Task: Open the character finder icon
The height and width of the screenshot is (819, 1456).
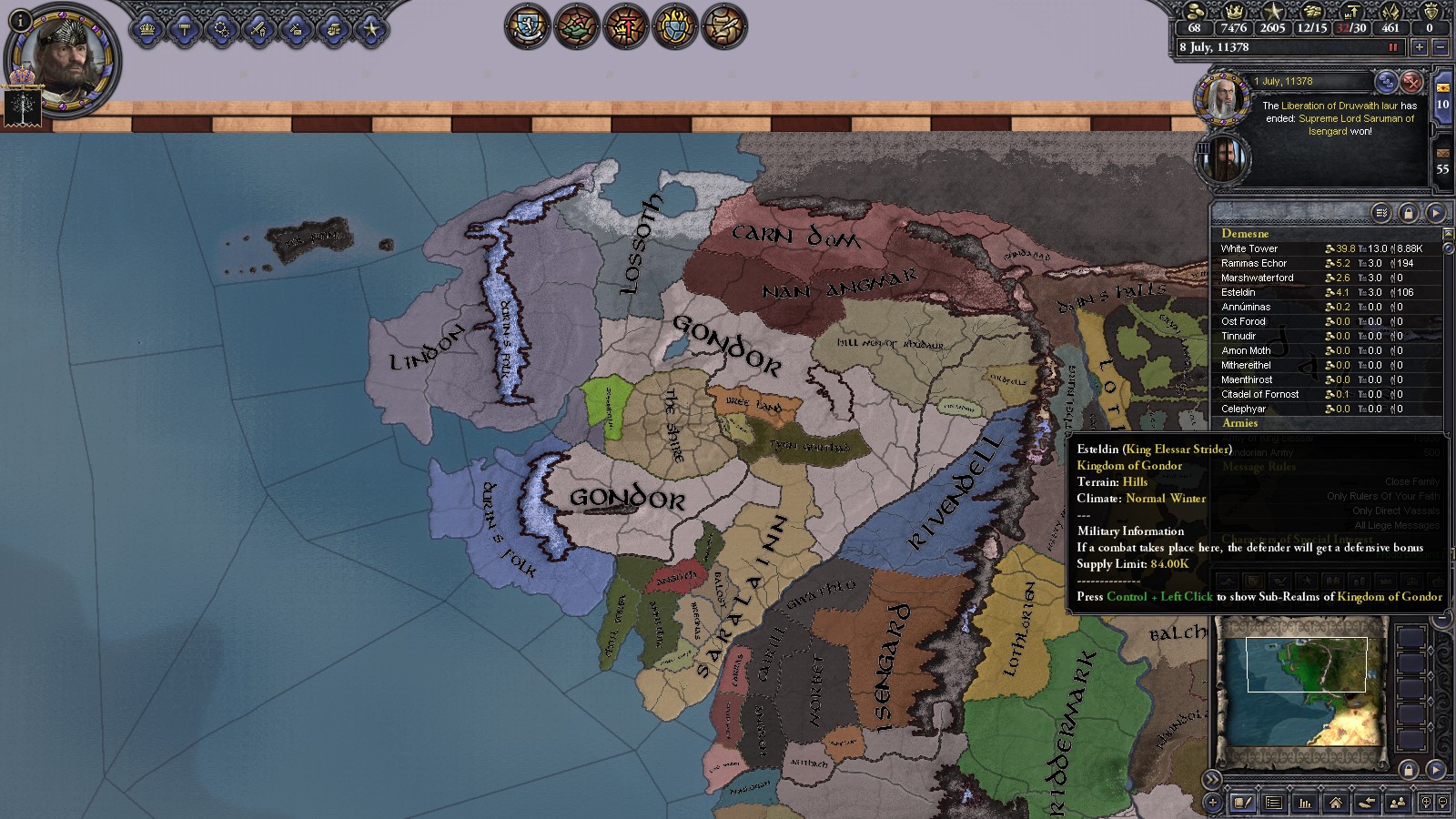Action: click(1397, 804)
